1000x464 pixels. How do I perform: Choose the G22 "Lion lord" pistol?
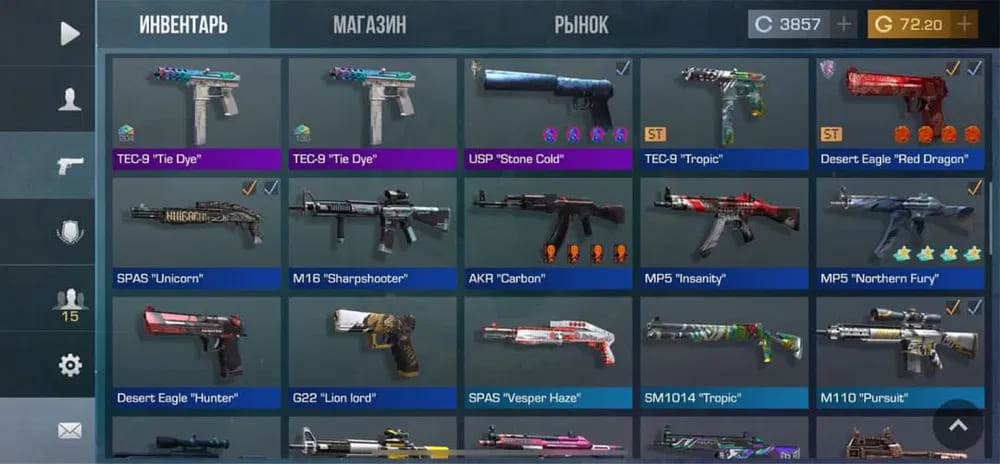pyautogui.click(x=372, y=352)
